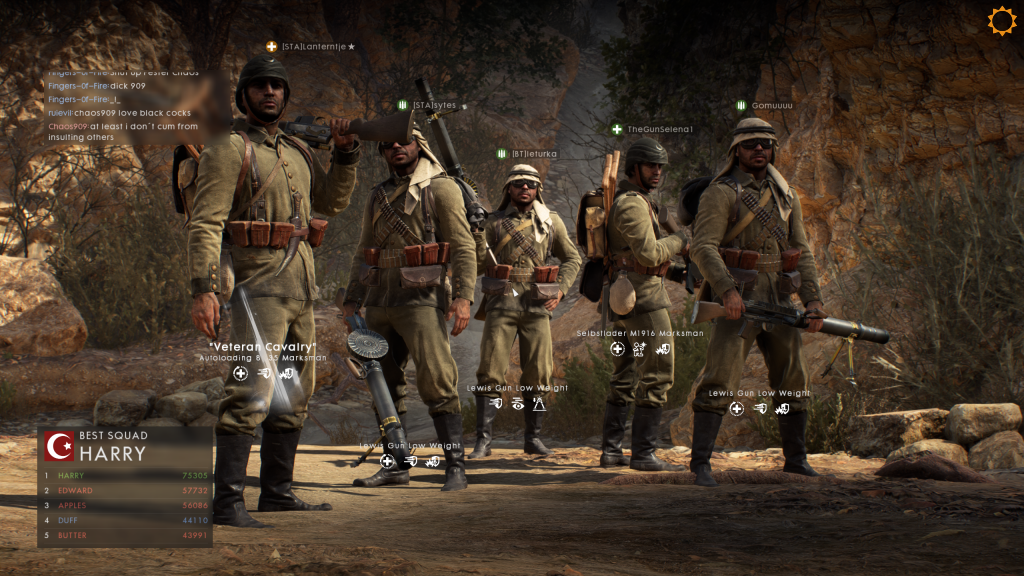
Task: Select the BUTTER squad row
Action: click(x=126, y=536)
